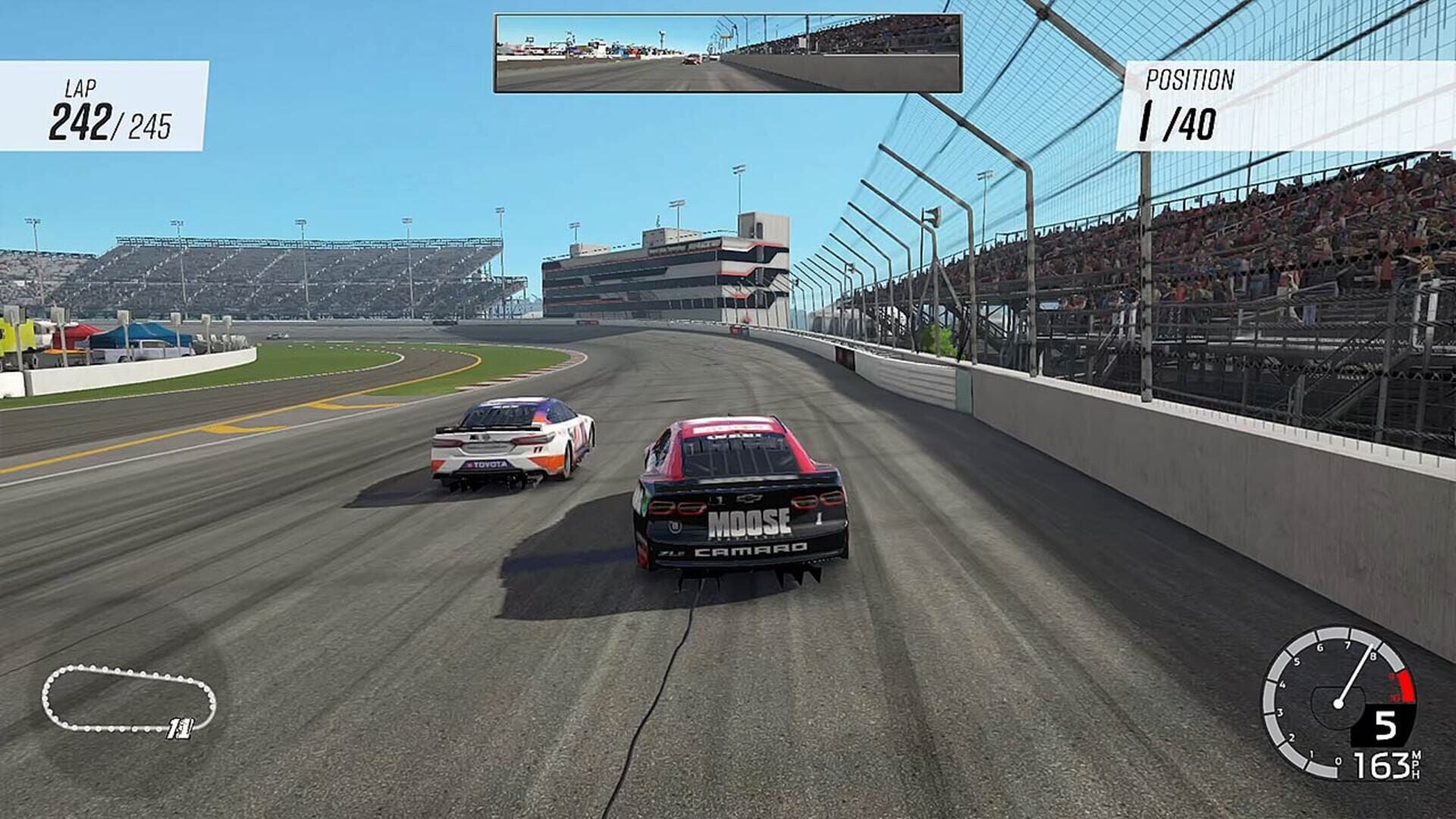Click the Chevrolet bowtie emblem on the Camaro
This screenshot has width=1456, height=819.
748,498
